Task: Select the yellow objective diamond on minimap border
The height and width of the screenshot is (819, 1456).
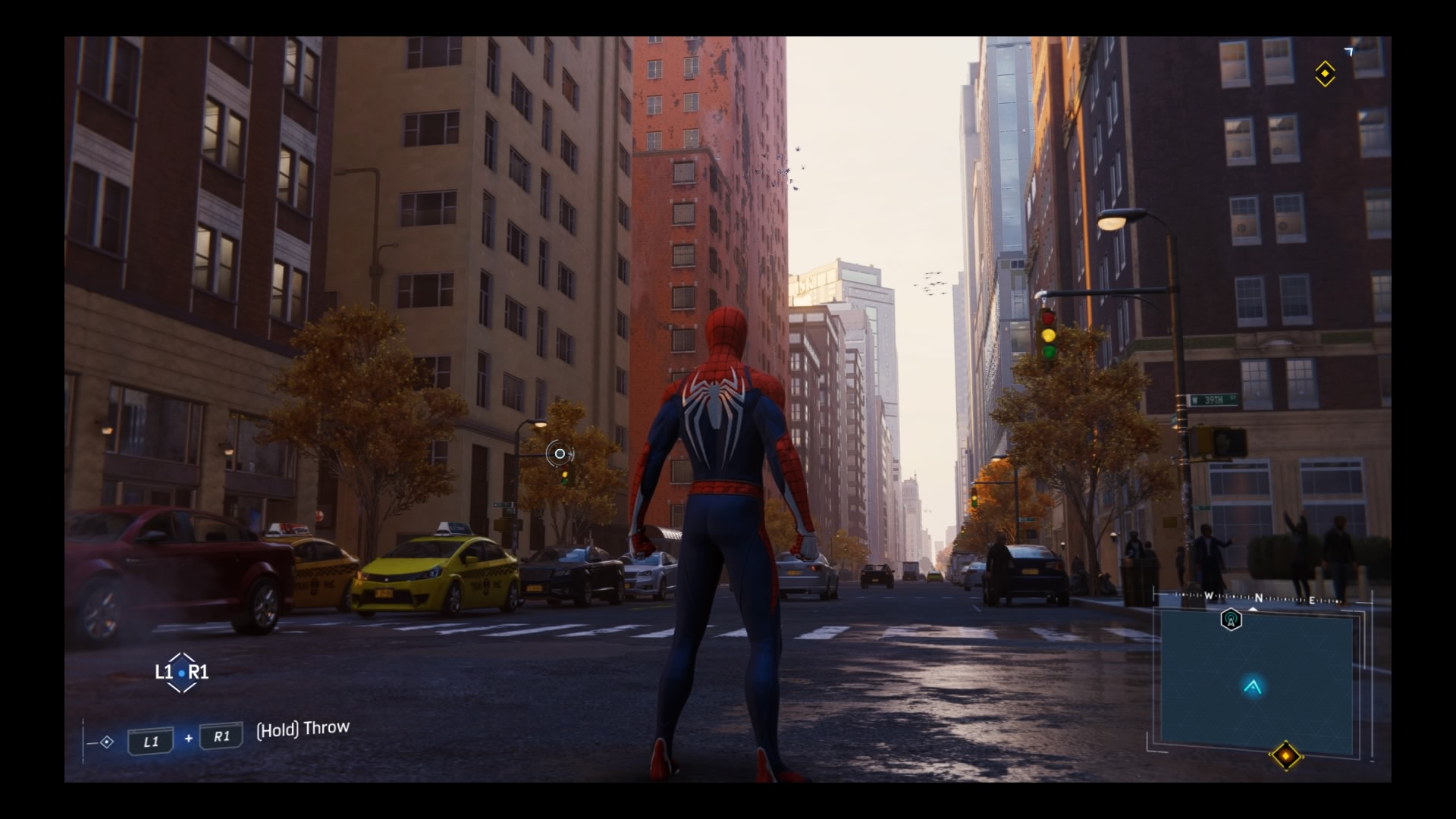Action: coord(1286,755)
